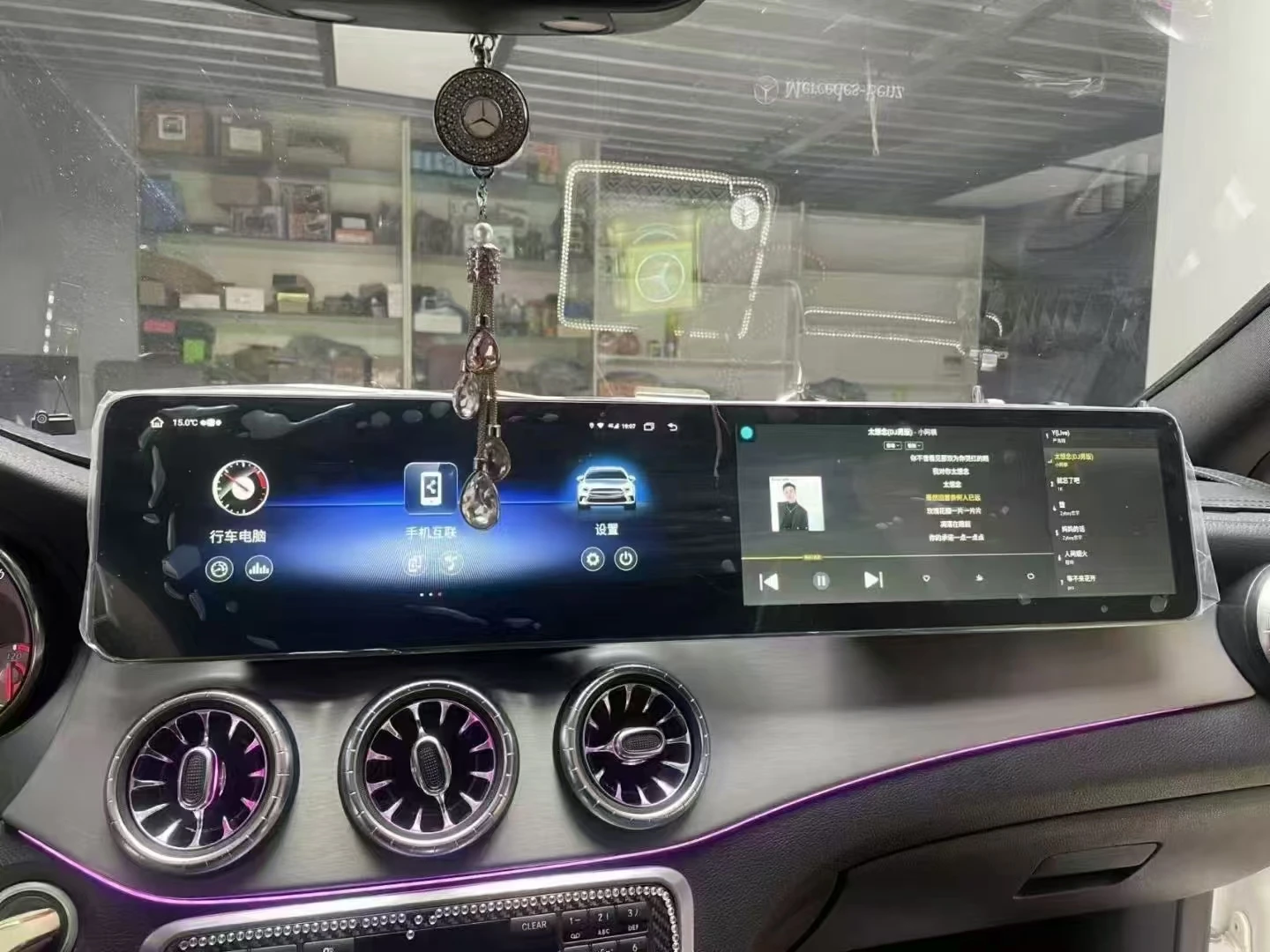Tap the album cover thumbnail of the singer
The image size is (1270, 952).
tap(796, 503)
